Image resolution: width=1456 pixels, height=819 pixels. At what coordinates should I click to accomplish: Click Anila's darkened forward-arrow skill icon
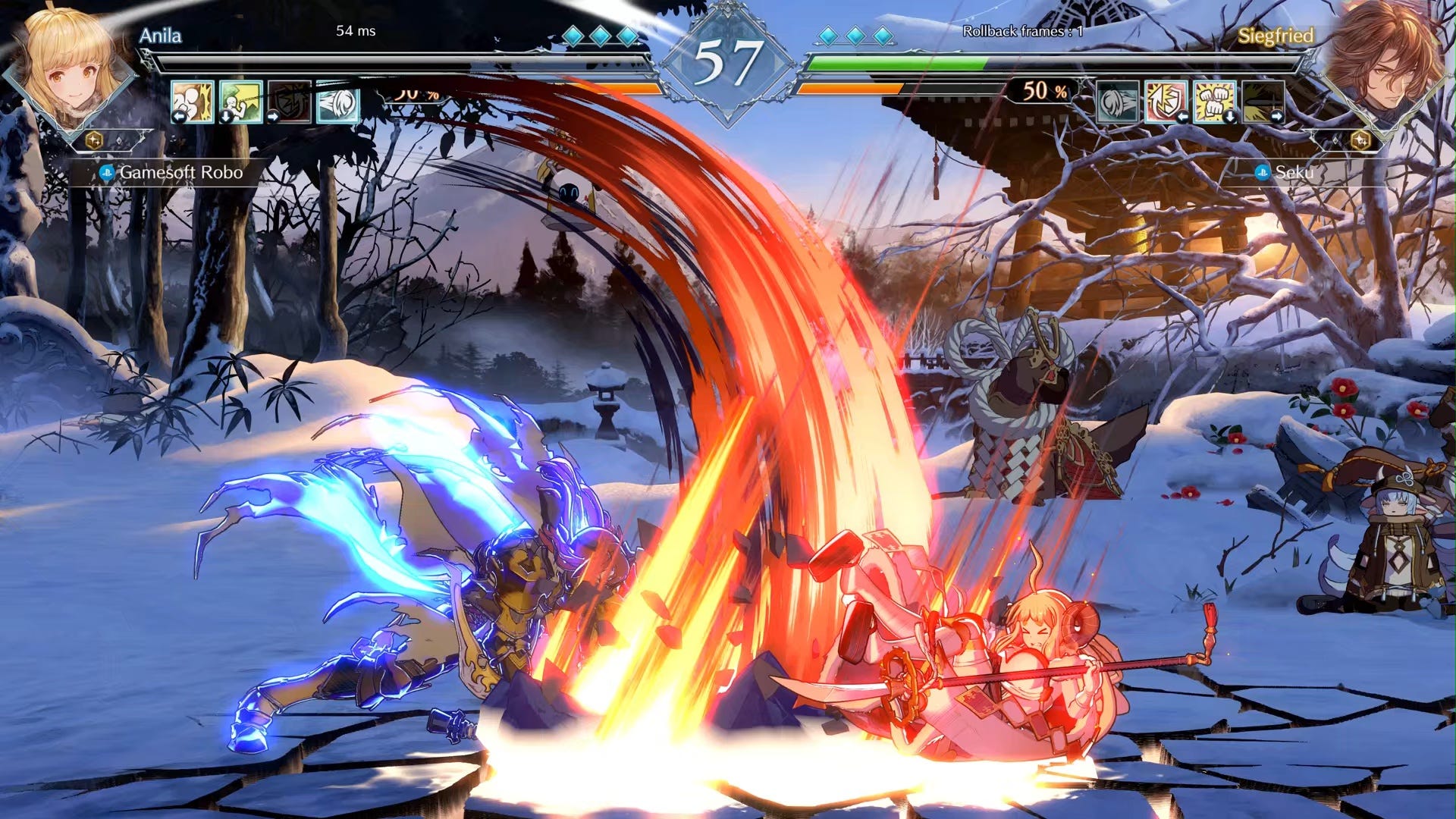coord(290,102)
